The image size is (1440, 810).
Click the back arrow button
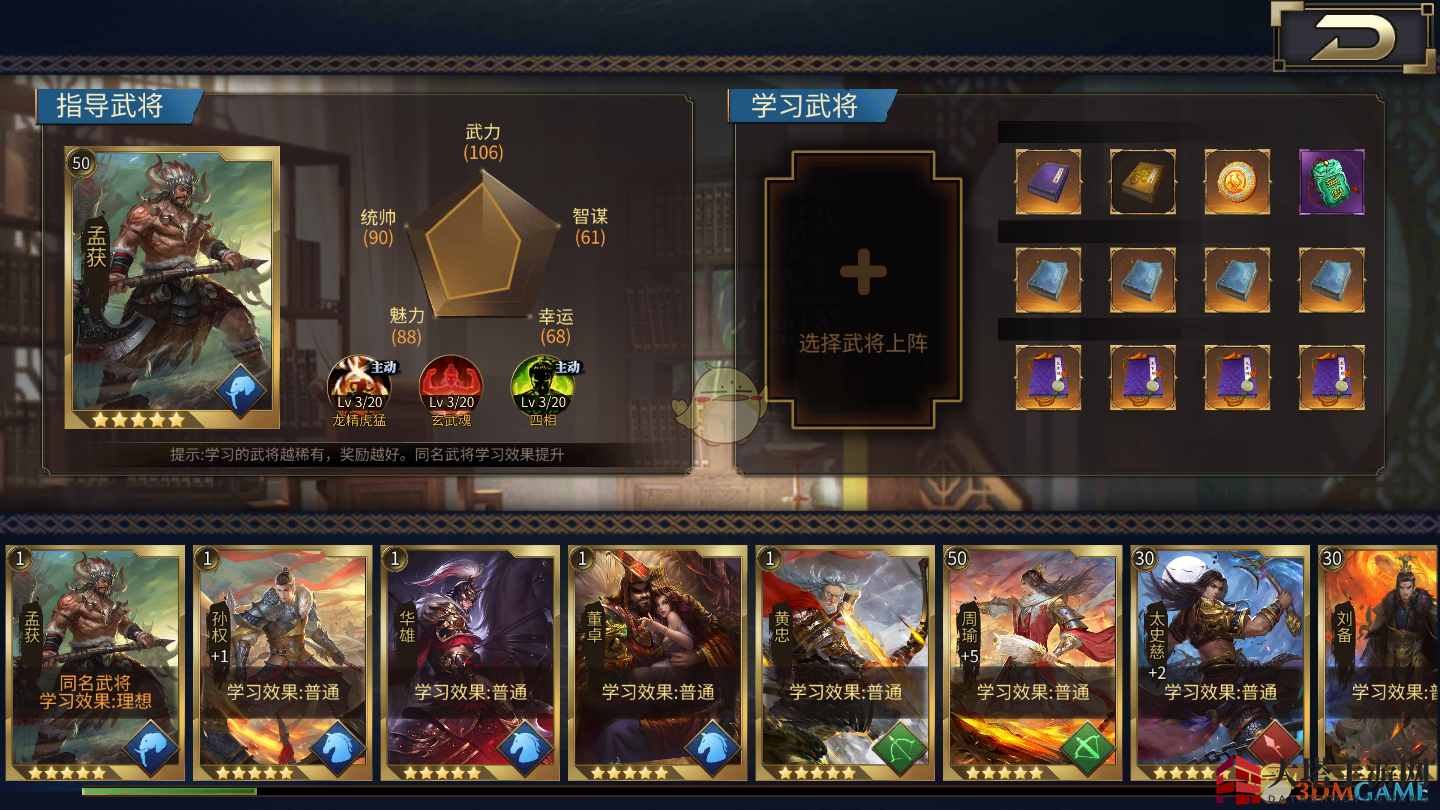tap(1352, 38)
